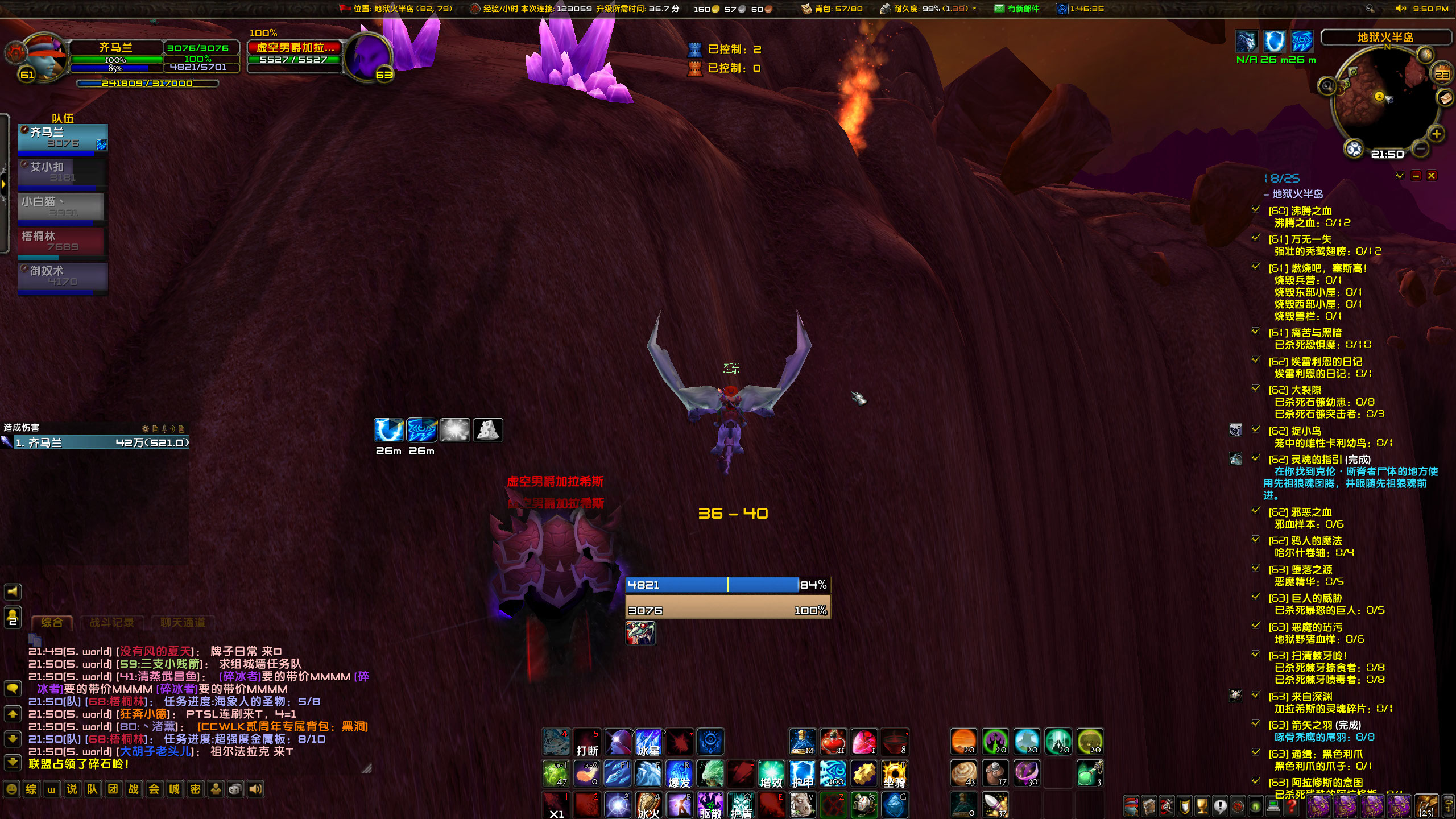Open the emote smiley menu button
The height and width of the screenshot is (819, 1456).
tap(13, 788)
